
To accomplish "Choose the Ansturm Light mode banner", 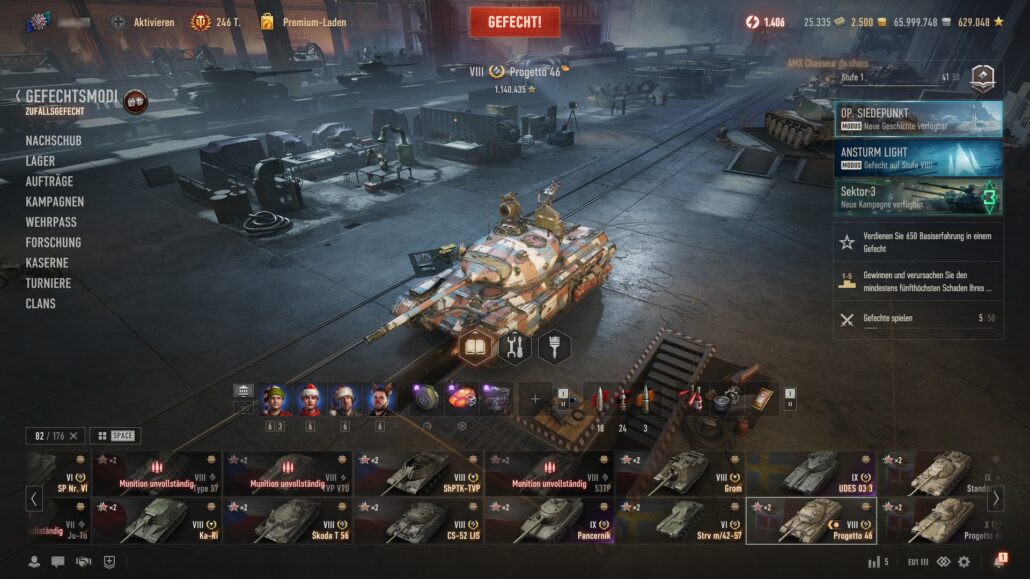I will 918,157.
